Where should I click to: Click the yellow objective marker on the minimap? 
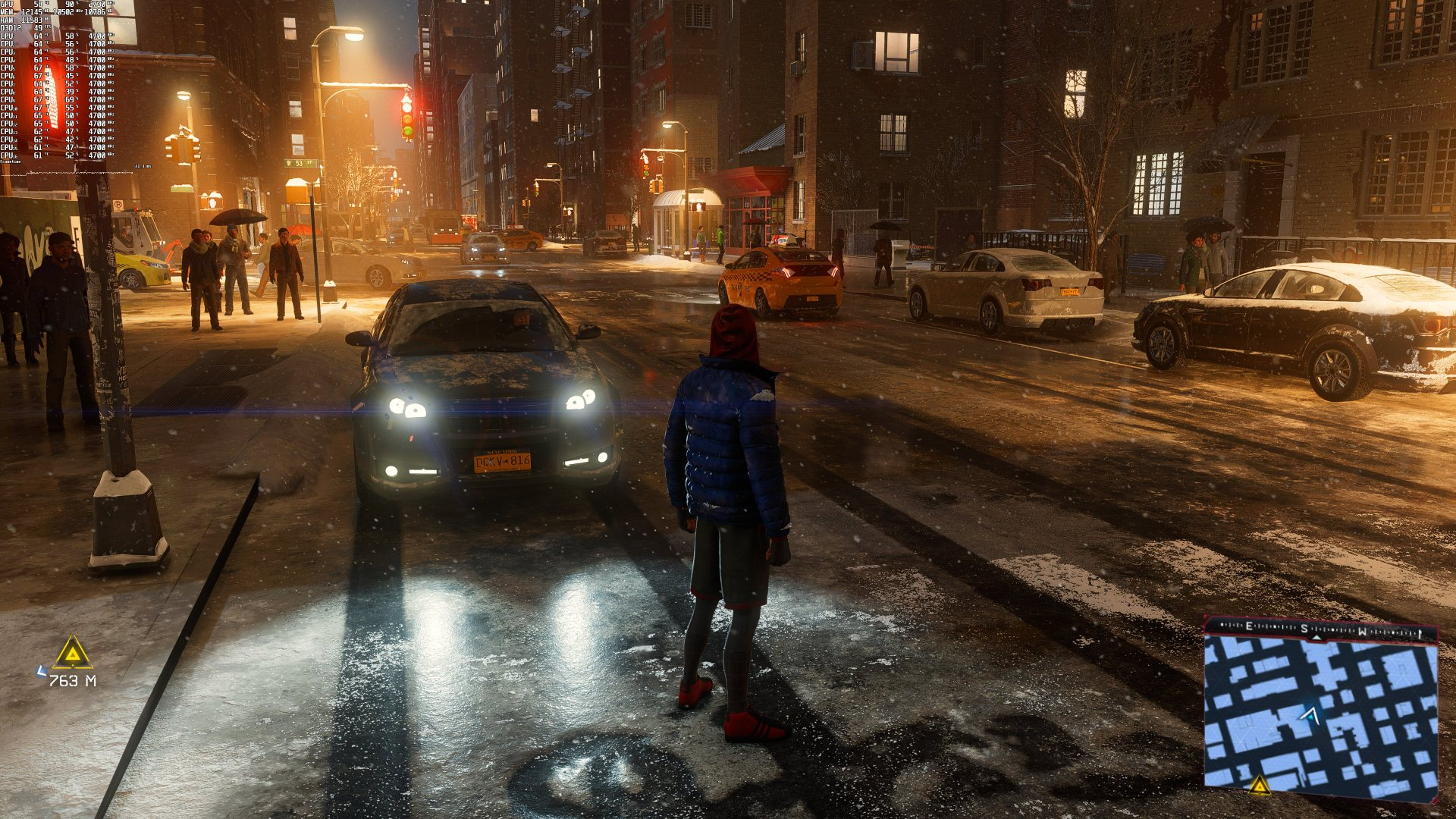[1260, 785]
